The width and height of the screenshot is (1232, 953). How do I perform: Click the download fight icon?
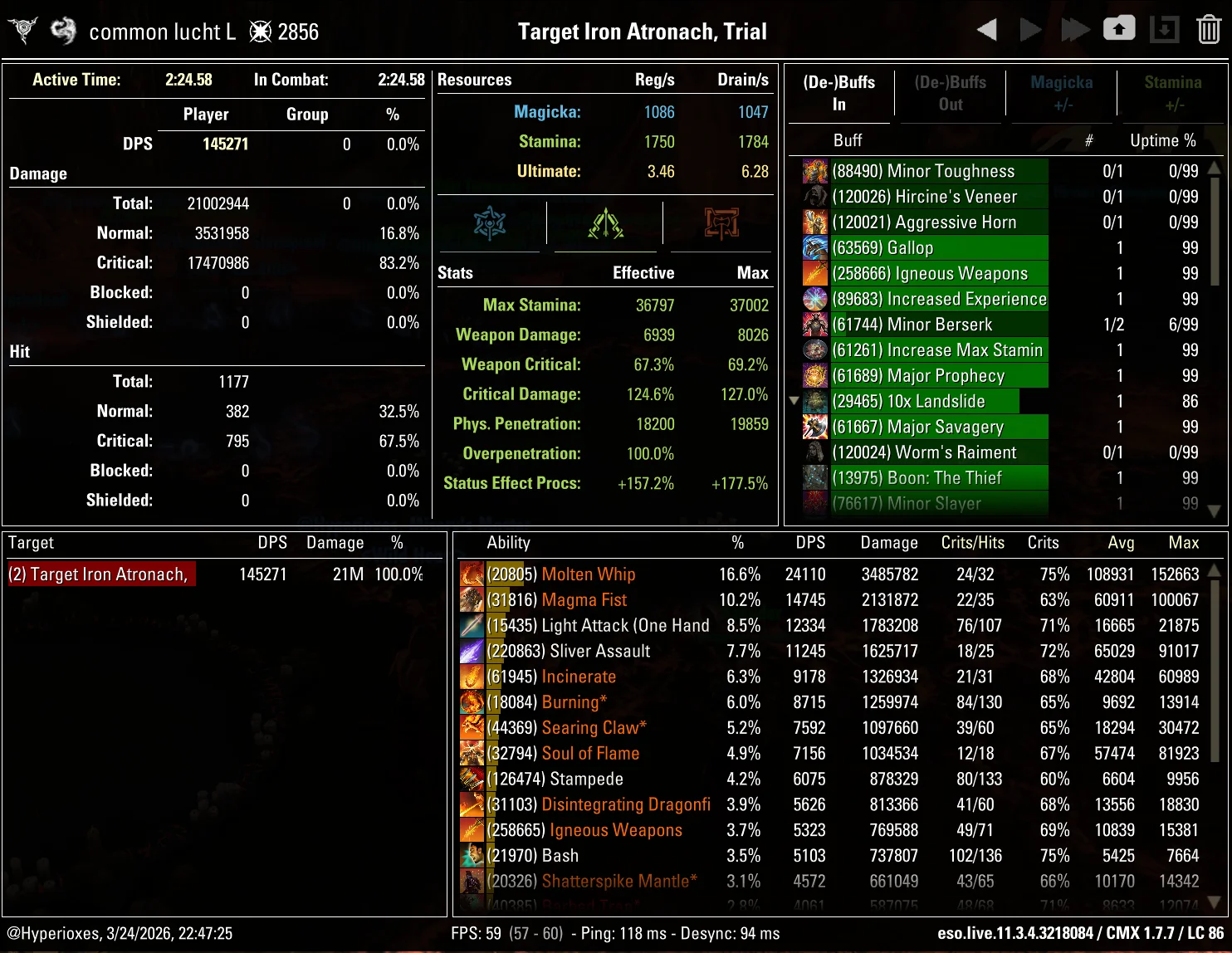(x=1163, y=27)
